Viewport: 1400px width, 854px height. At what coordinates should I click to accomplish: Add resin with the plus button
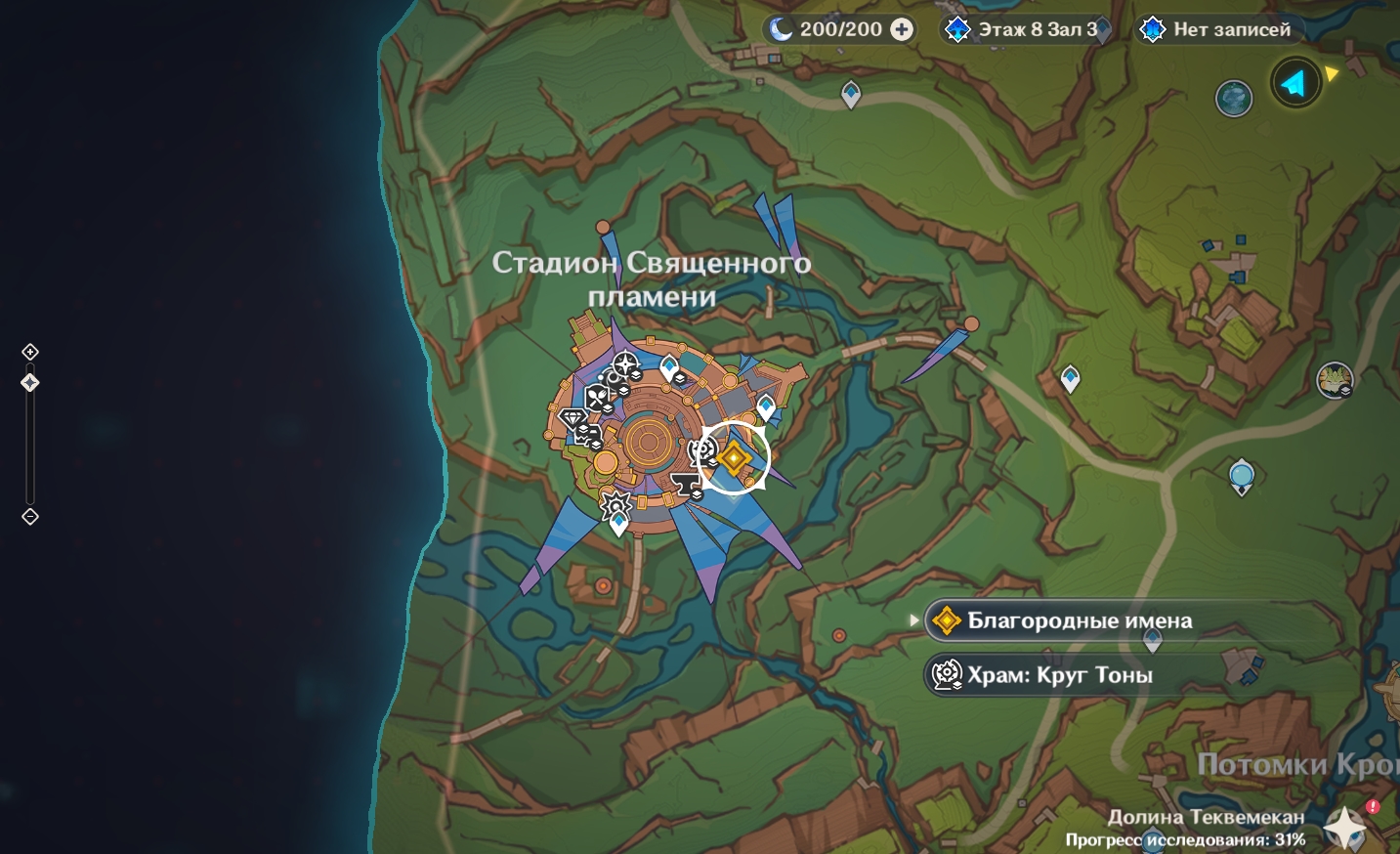click(902, 29)
